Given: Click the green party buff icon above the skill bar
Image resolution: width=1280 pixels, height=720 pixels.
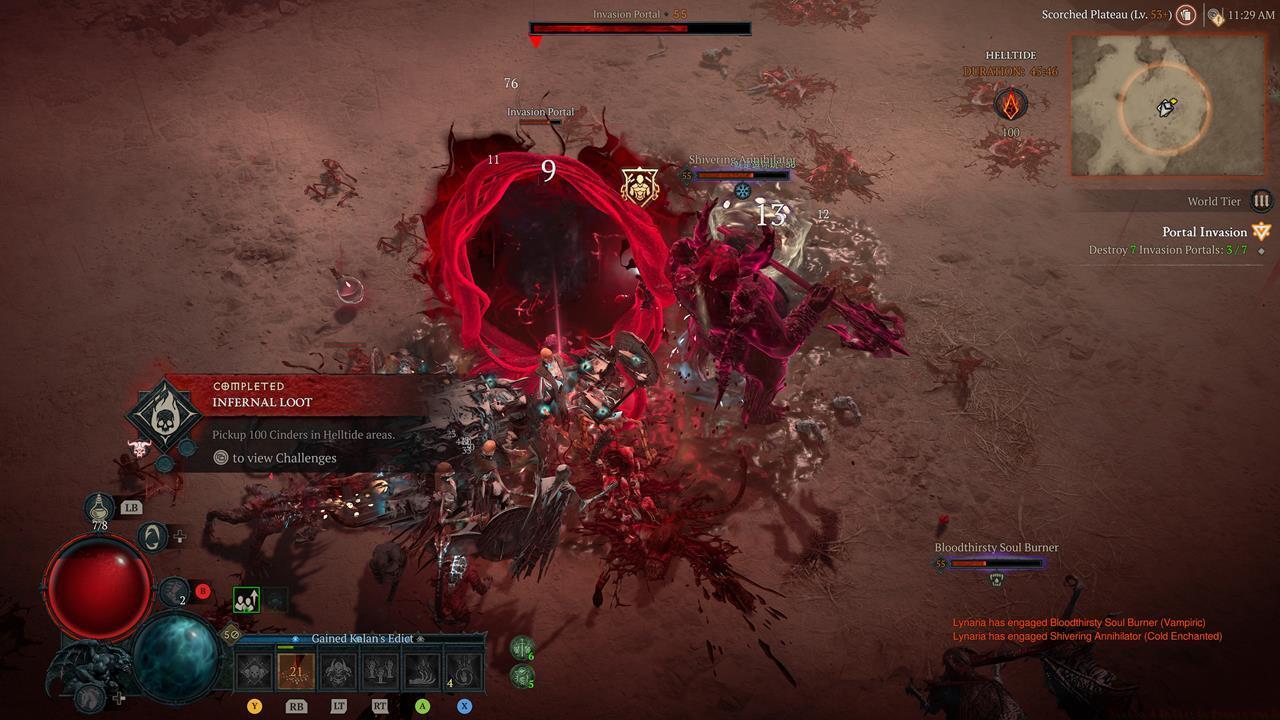Looking at the screenshot, I should click(x=247, y=599).
